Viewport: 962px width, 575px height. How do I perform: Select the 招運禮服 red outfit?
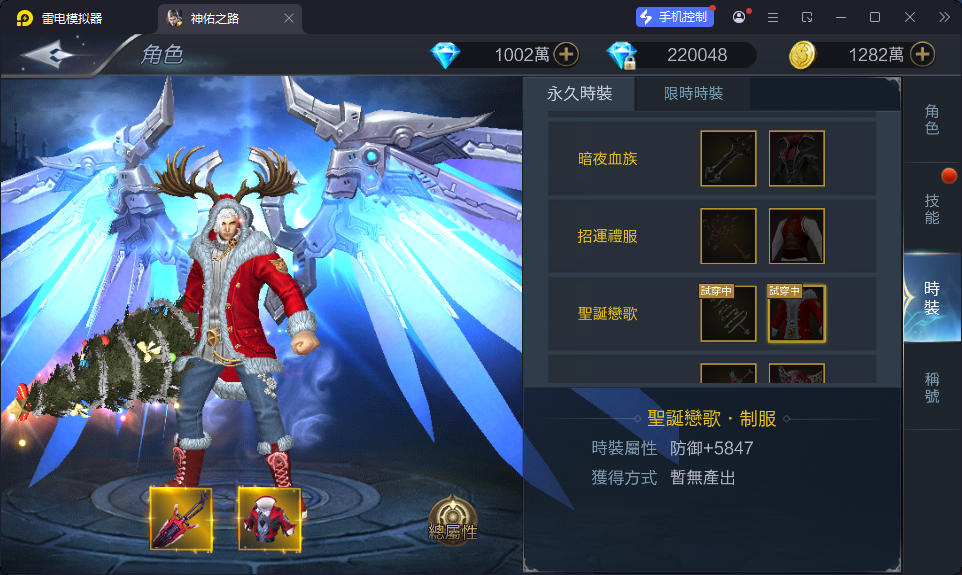[797, 236]
